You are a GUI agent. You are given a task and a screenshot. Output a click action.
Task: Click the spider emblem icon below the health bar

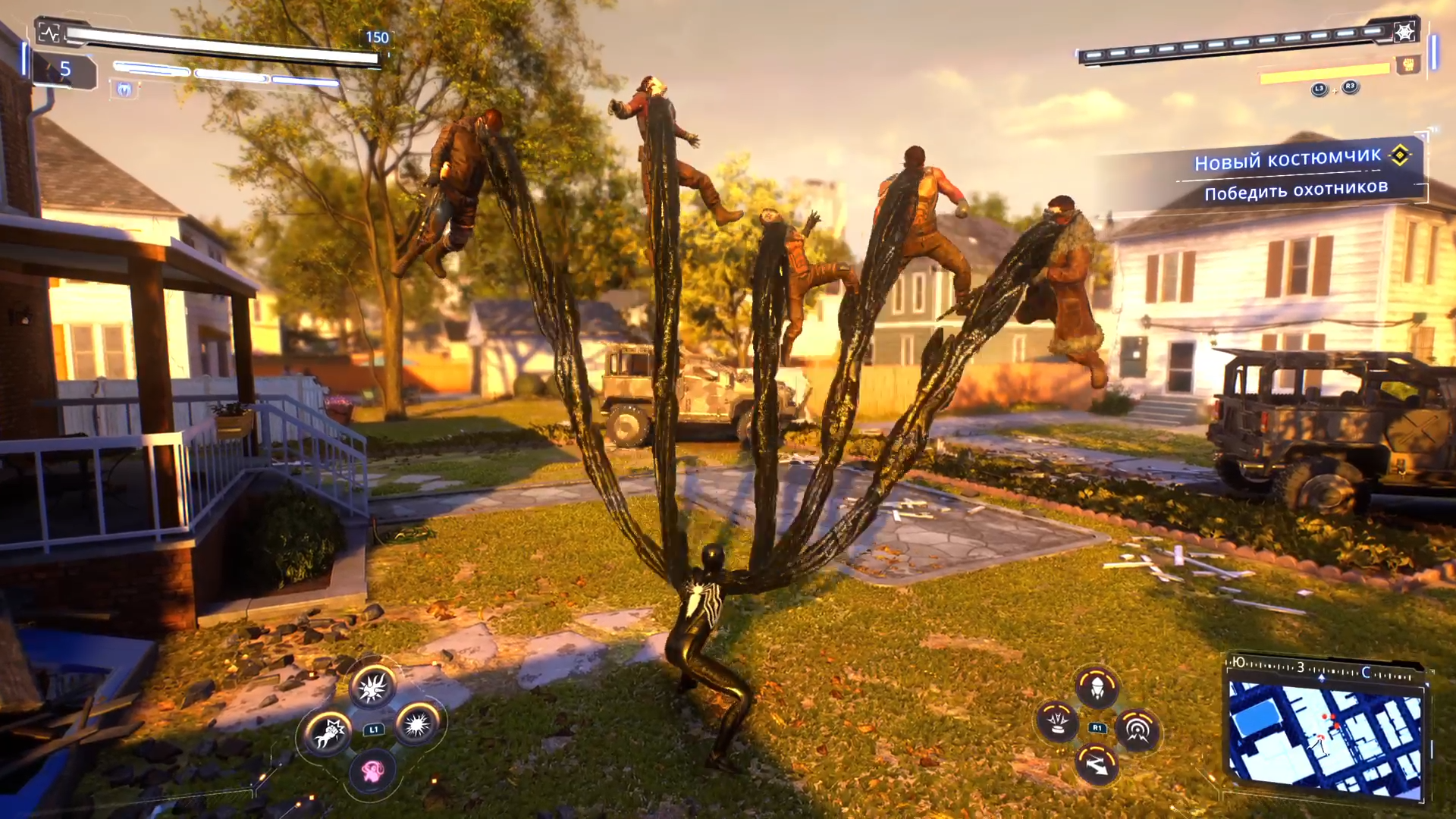124,90
